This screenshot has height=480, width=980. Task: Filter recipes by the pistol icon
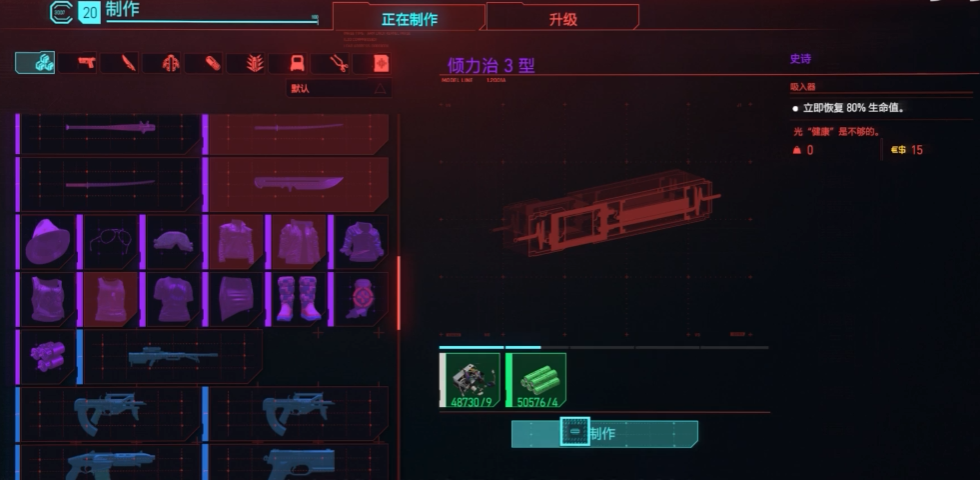point(85,63)
